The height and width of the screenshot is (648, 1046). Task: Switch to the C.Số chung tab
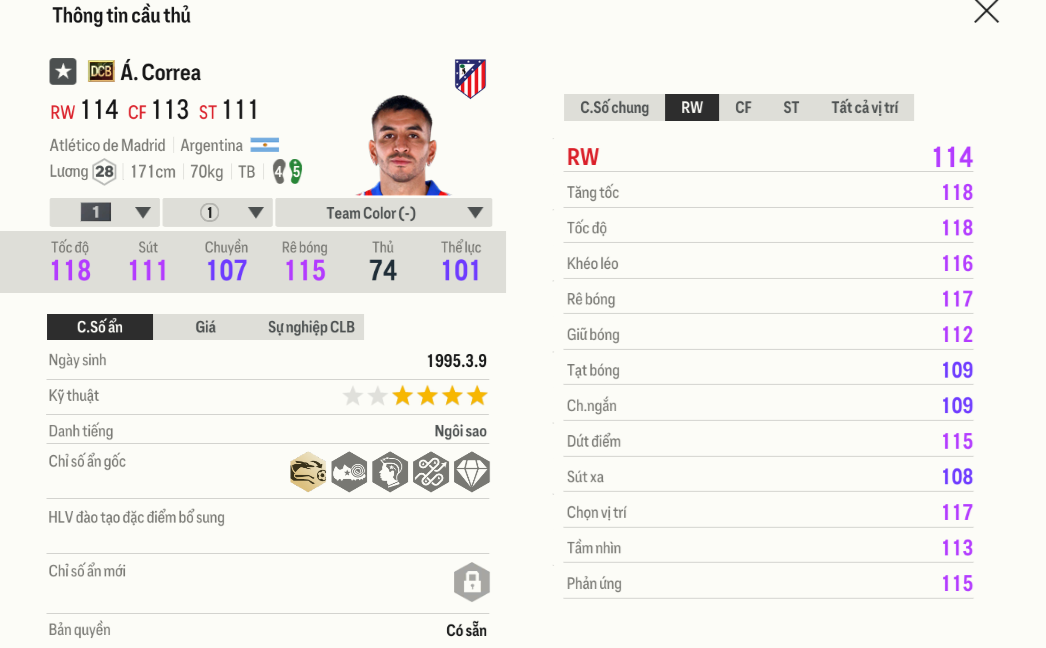pos(614,108)
